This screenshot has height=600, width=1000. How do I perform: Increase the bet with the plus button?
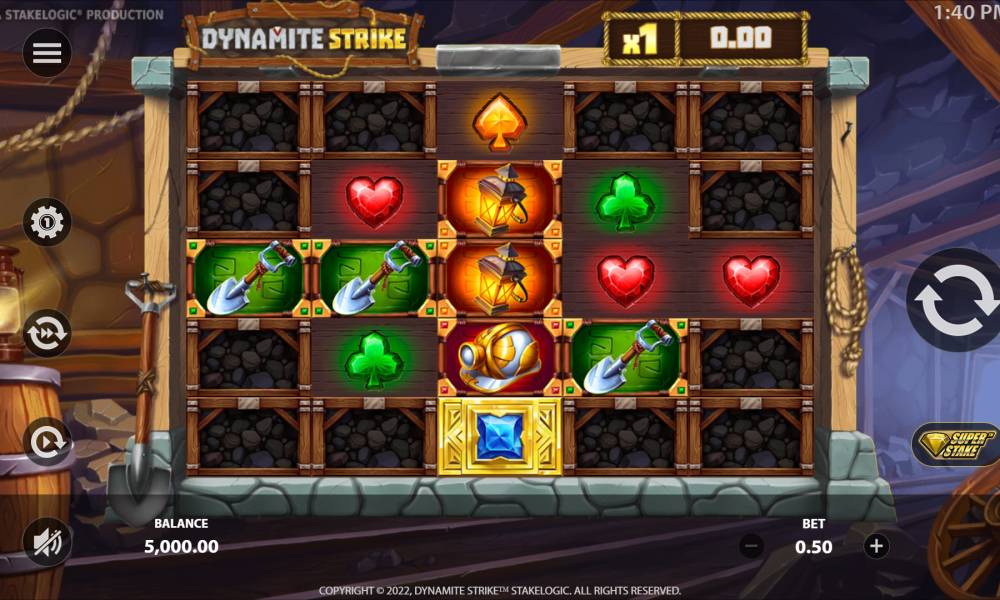[876, 546]
